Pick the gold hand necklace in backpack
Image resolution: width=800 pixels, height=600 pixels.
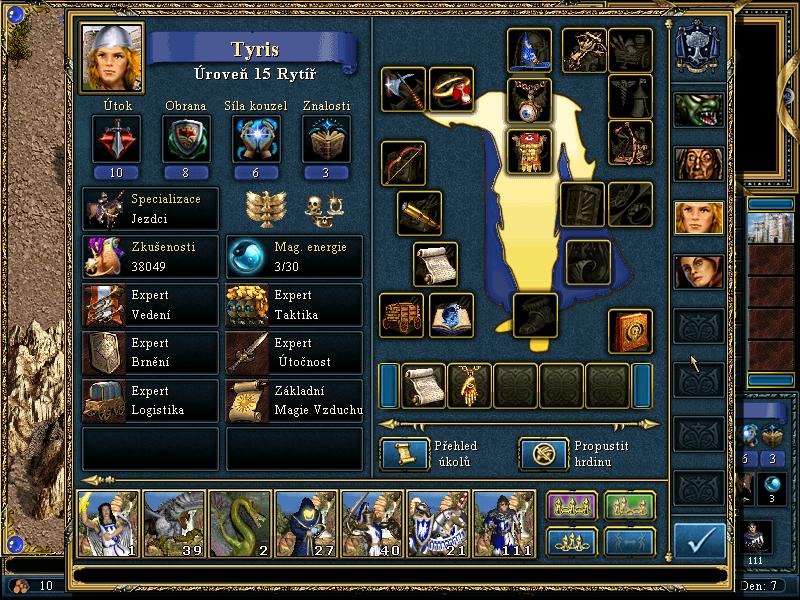pyautogui.click(x=469, y=386)
